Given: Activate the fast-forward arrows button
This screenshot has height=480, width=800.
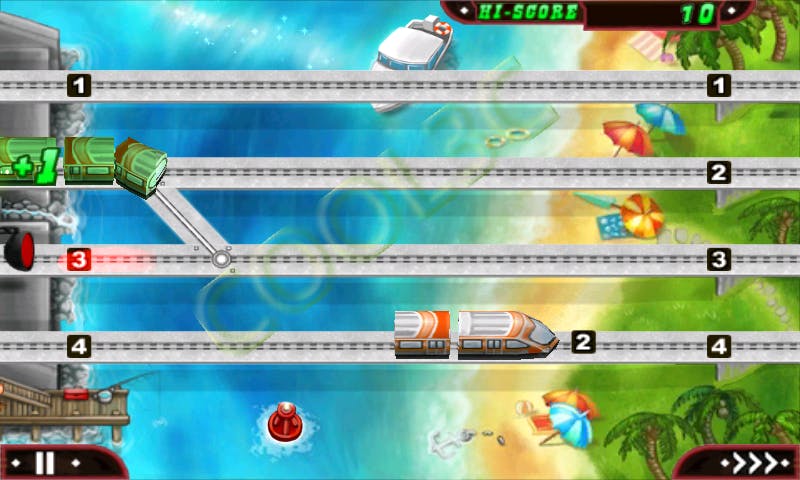Looking at the screenshot, I should pyautogui.click(x=742, y=464).
